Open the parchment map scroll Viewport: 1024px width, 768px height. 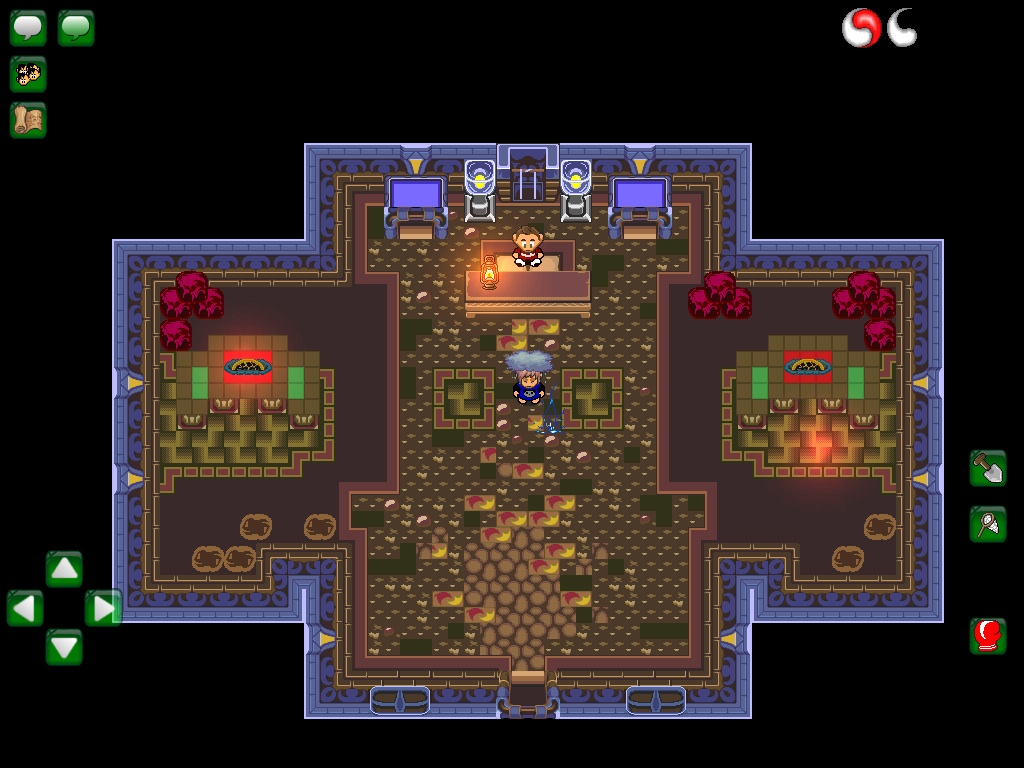[28, 120]
